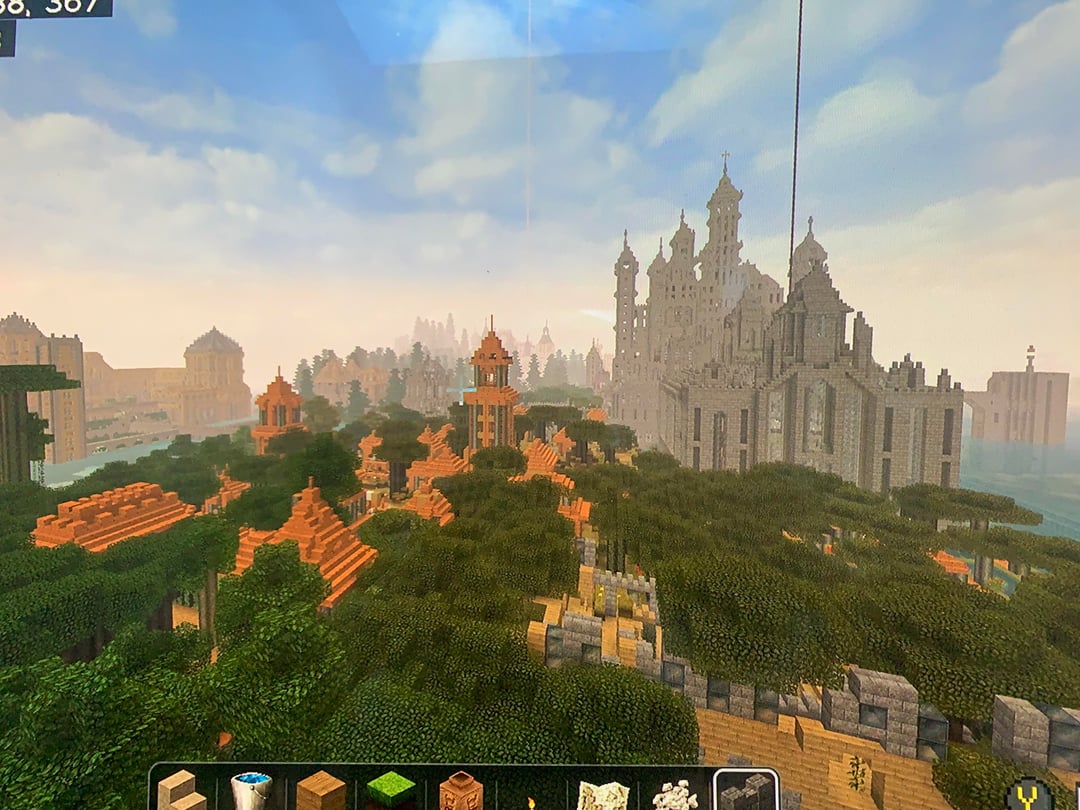Select the carved orange block slot
Screen dimensions: 1080x810
[461, 791]
